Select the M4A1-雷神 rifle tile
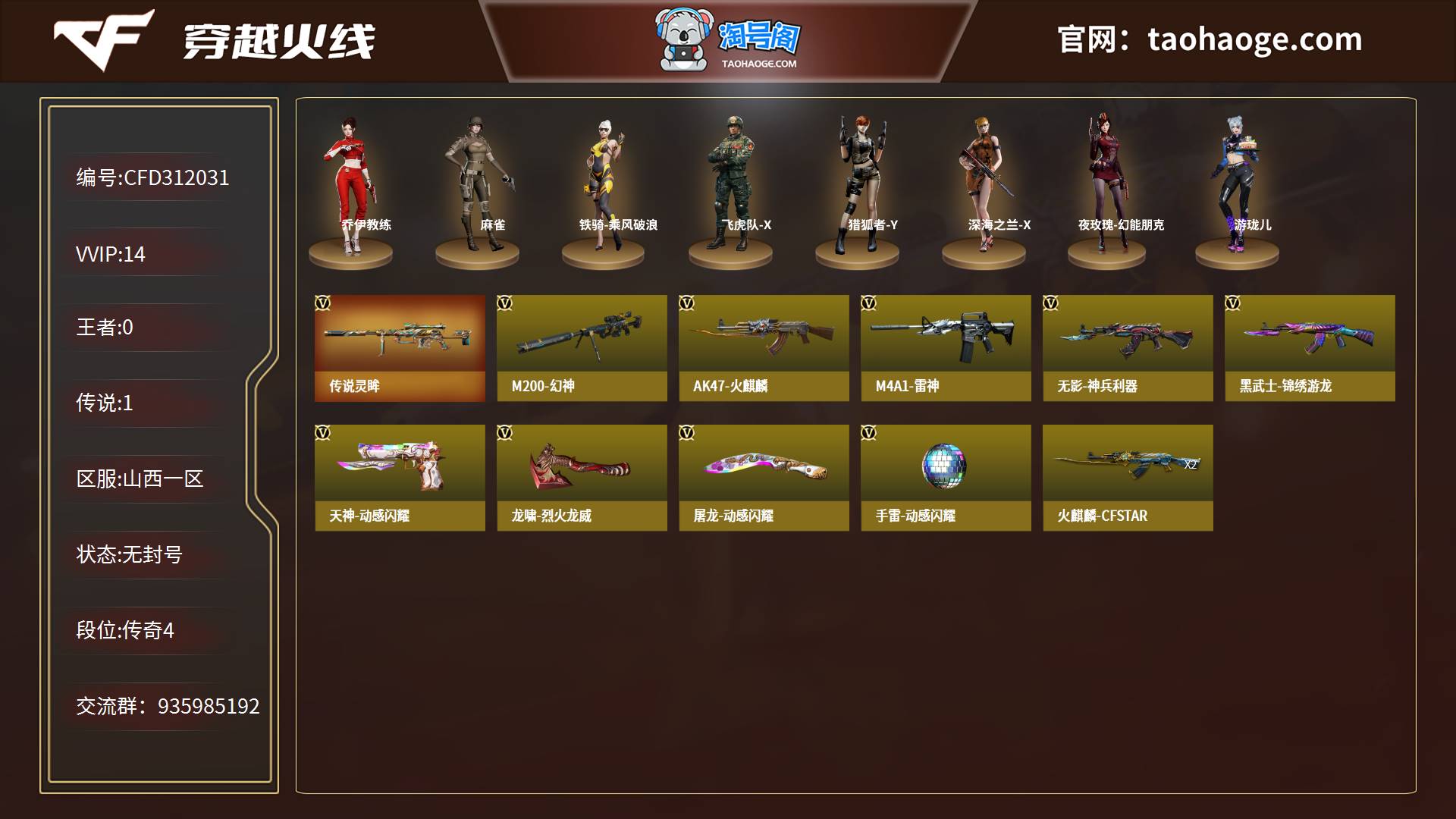1456x819 pixels. (x=946, y=348)
